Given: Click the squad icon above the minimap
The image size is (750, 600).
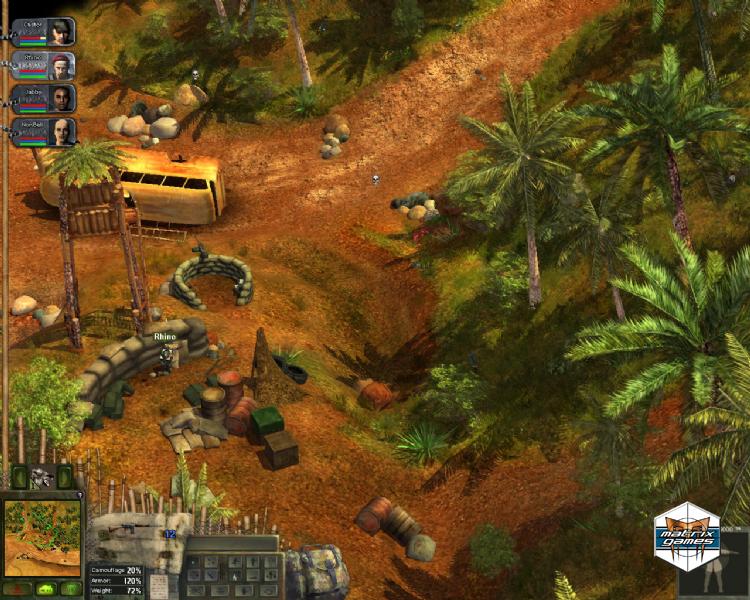Looking at the screenshot, I should click(x=42, y=477).
